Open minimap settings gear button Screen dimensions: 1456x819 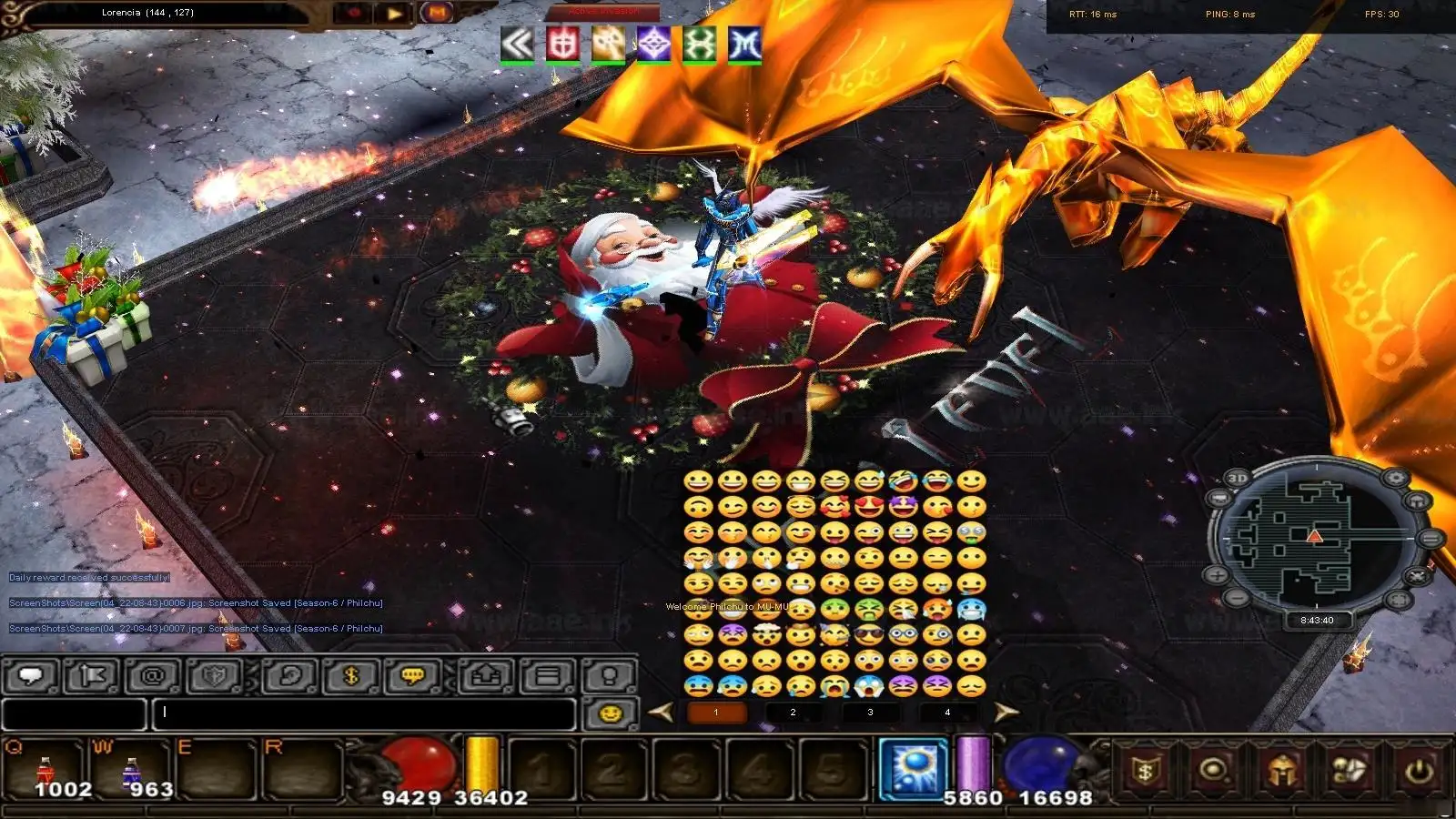pyautogui.click(x=1395, y=478)
